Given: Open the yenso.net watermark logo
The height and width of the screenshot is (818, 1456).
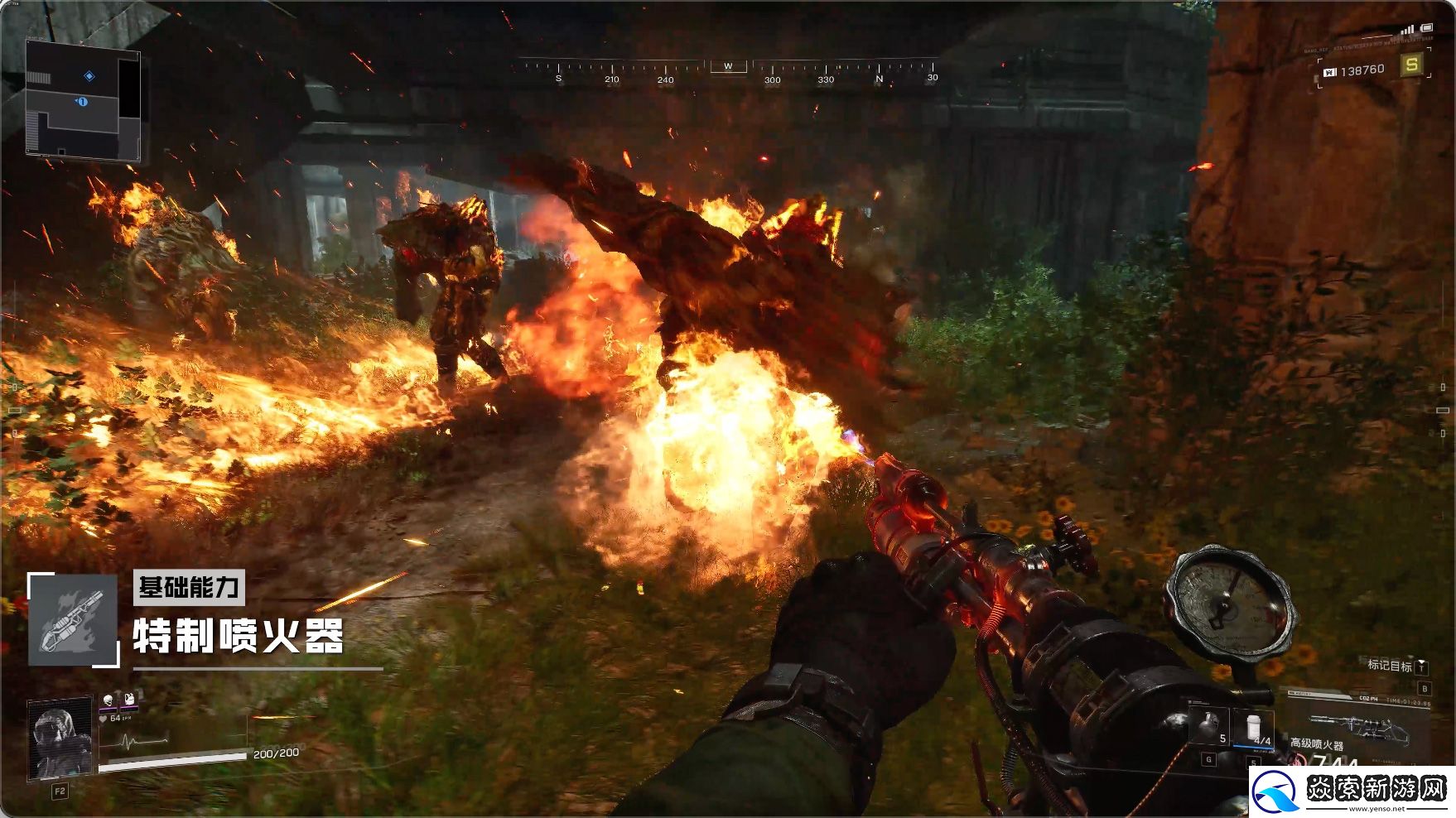Looking at the screenshot, I should click(x=1351, y=792).
